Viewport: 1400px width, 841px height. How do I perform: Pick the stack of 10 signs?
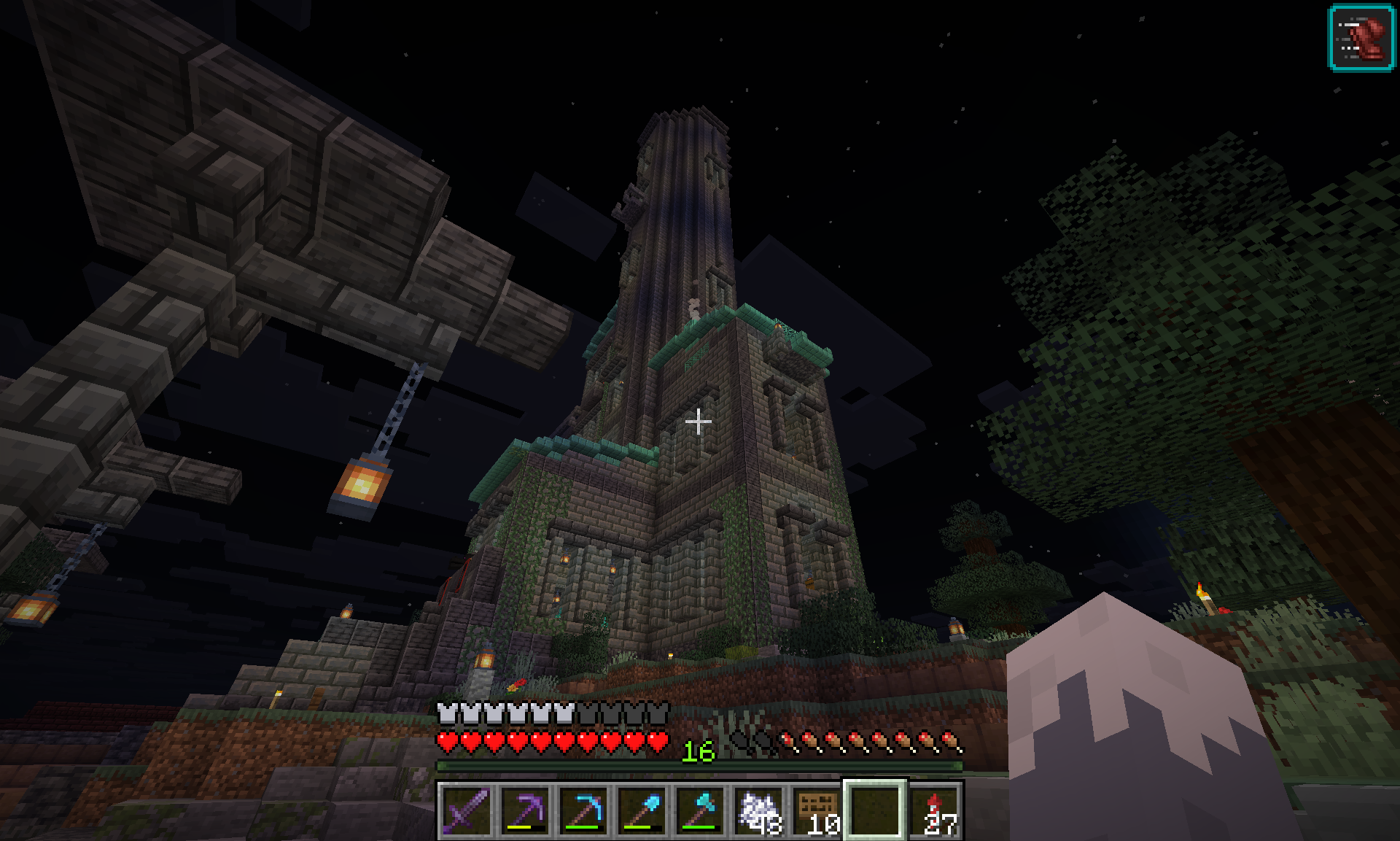(817, 810)
